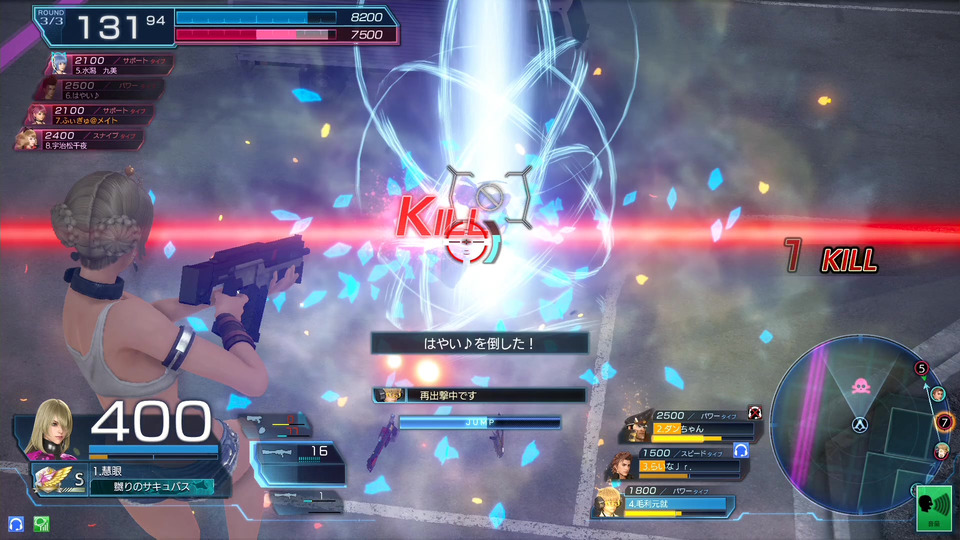Image resolution: width=960 pixels, height=540 pixels.
Task: Click the blue headset icon by らいなJr.
Action: tap(740, 451)
